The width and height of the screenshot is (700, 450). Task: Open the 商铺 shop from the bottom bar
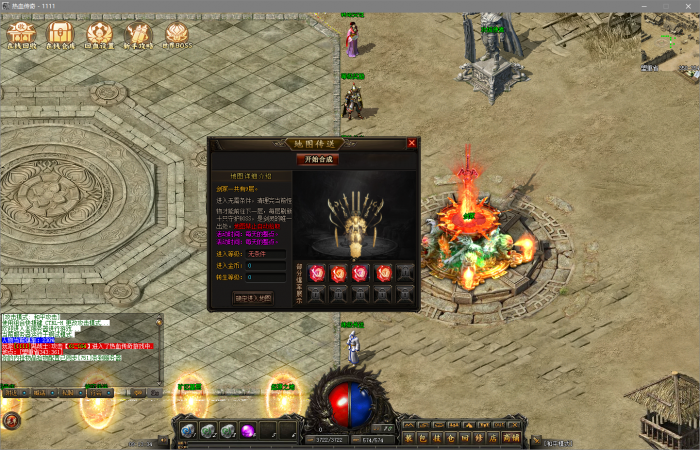(x=511, y=438)
